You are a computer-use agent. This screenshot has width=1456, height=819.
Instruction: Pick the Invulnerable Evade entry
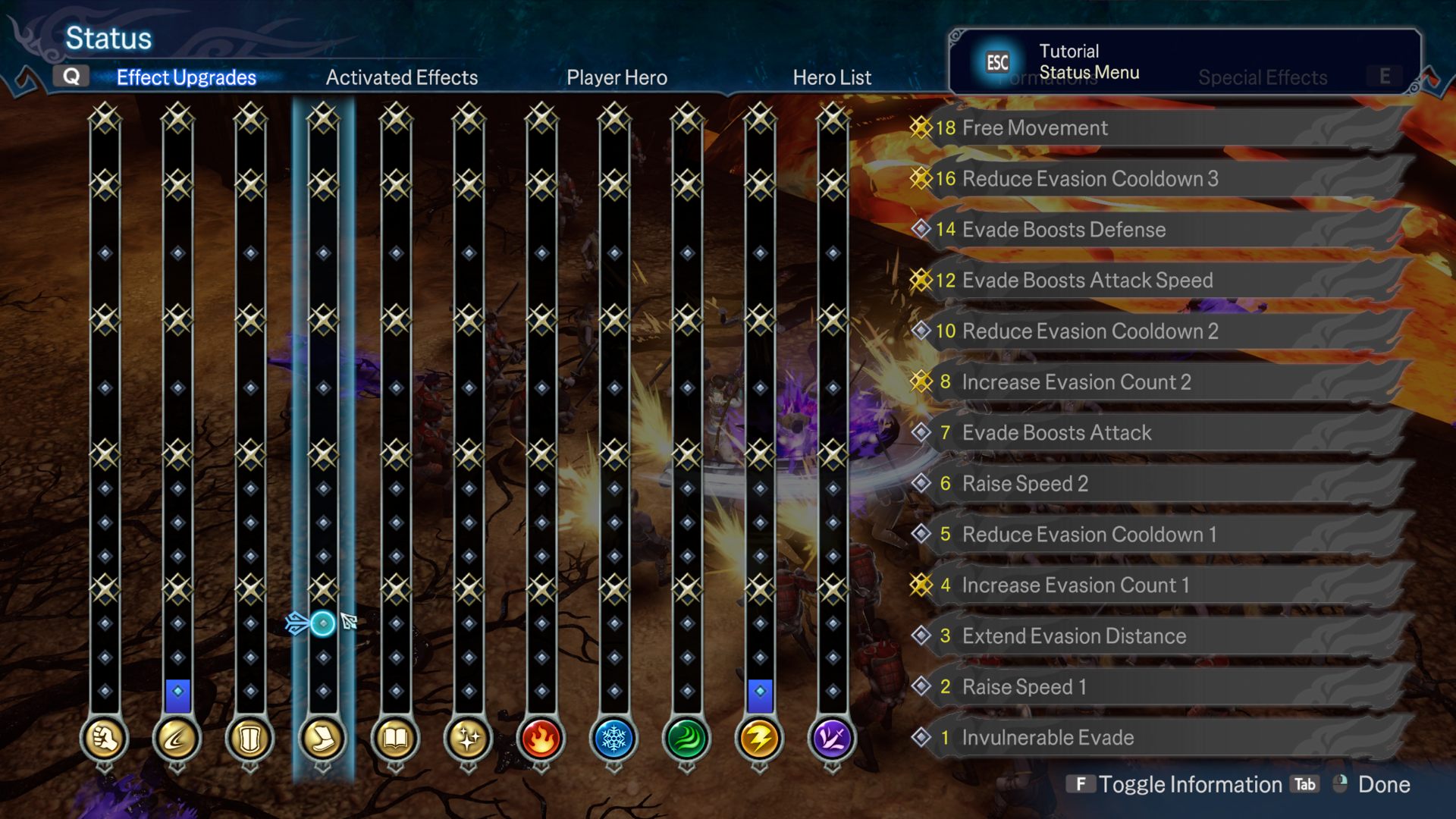pos(1160,738)
